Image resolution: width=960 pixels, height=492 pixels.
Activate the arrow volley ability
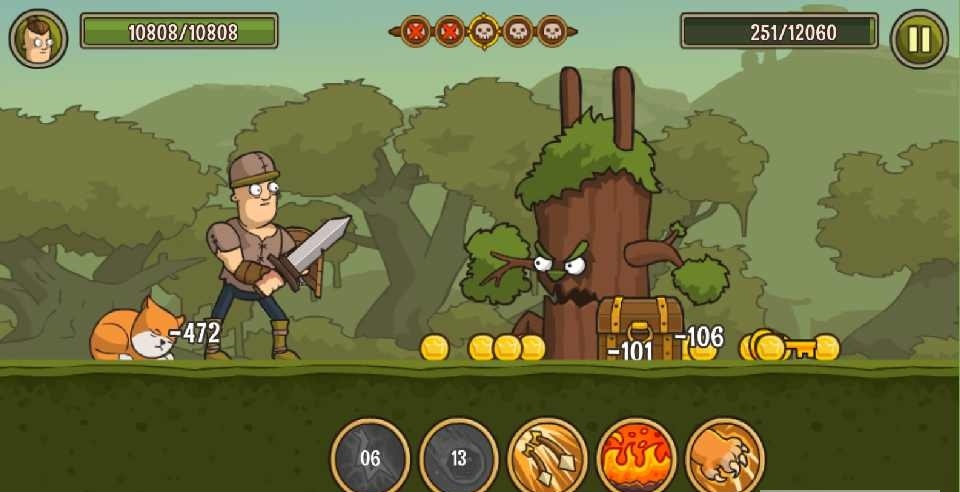pyautogui.click(x=548, y=457)
